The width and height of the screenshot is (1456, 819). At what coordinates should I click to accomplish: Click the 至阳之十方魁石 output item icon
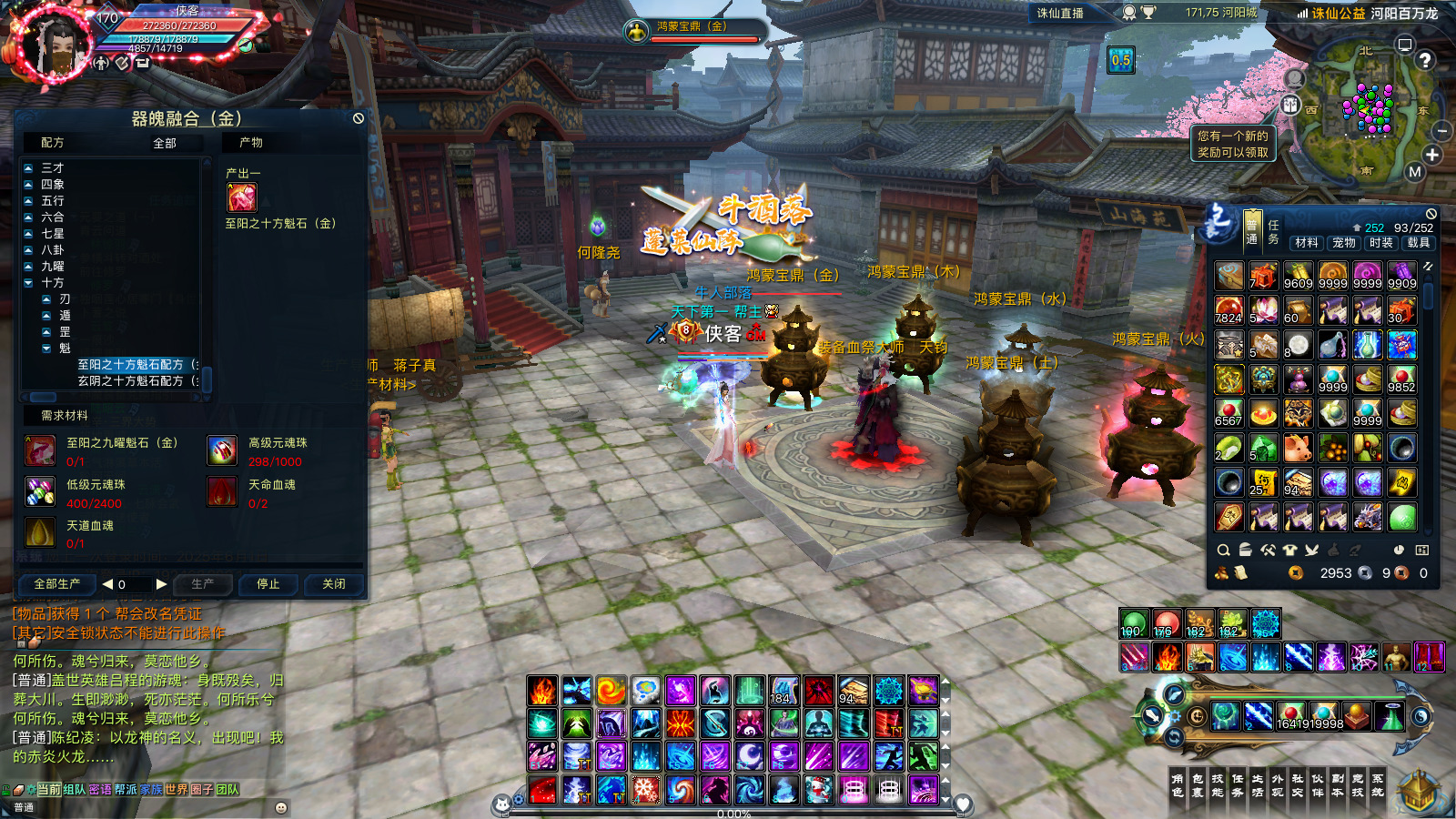[242, 197]
